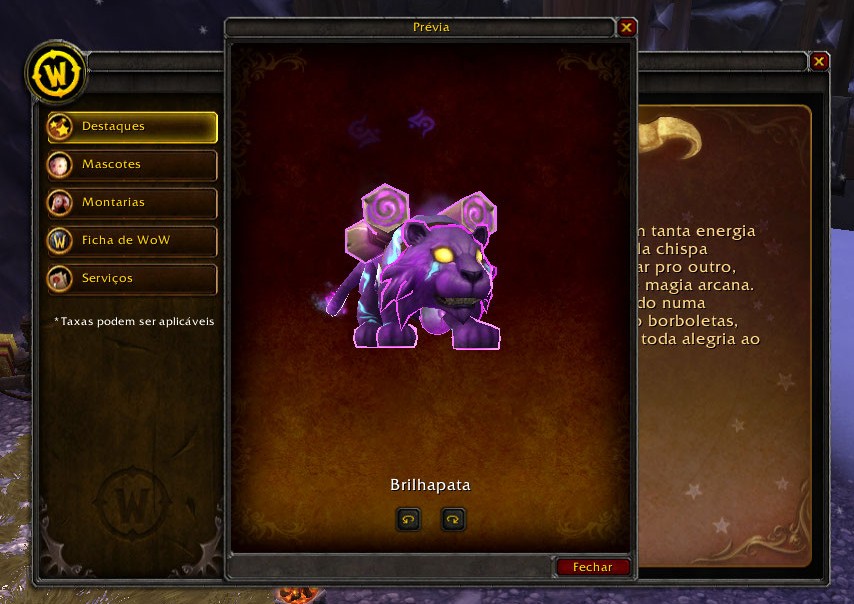
Task: Open the Destaques category
Action: point(132,127)
